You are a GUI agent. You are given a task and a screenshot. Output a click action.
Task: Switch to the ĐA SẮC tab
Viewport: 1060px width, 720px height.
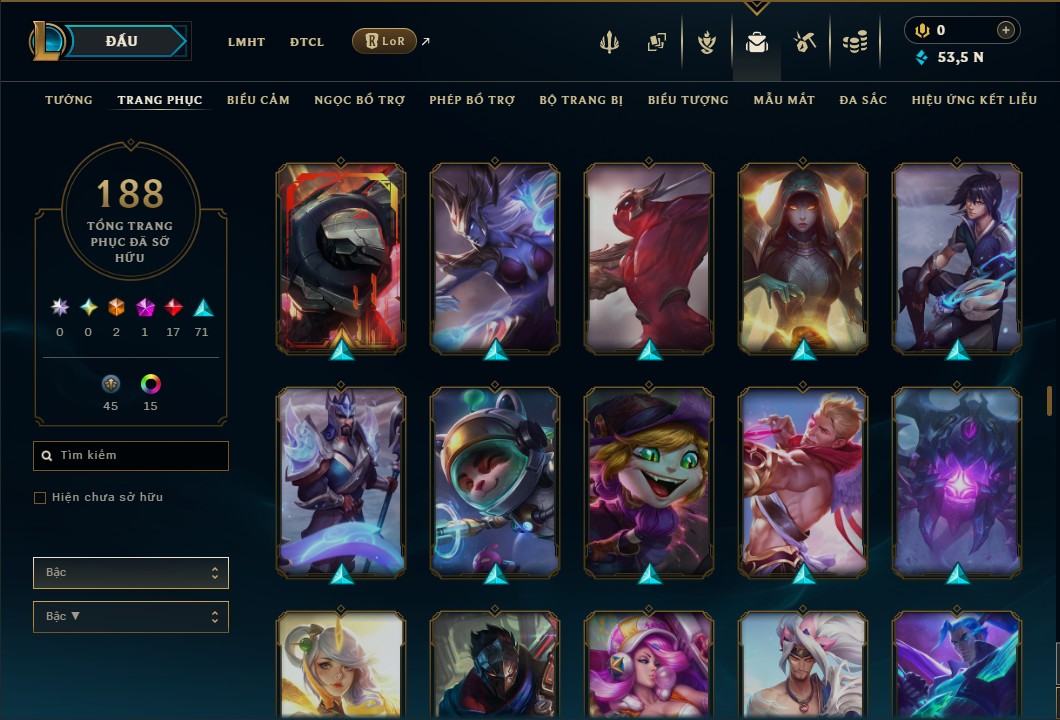point(863,100)
